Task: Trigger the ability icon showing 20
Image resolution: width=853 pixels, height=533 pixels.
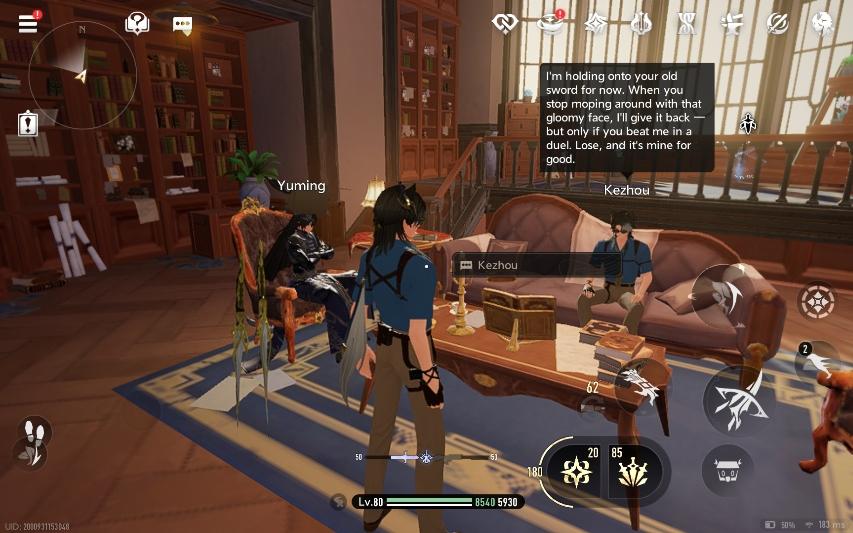Action: (576, 469)
